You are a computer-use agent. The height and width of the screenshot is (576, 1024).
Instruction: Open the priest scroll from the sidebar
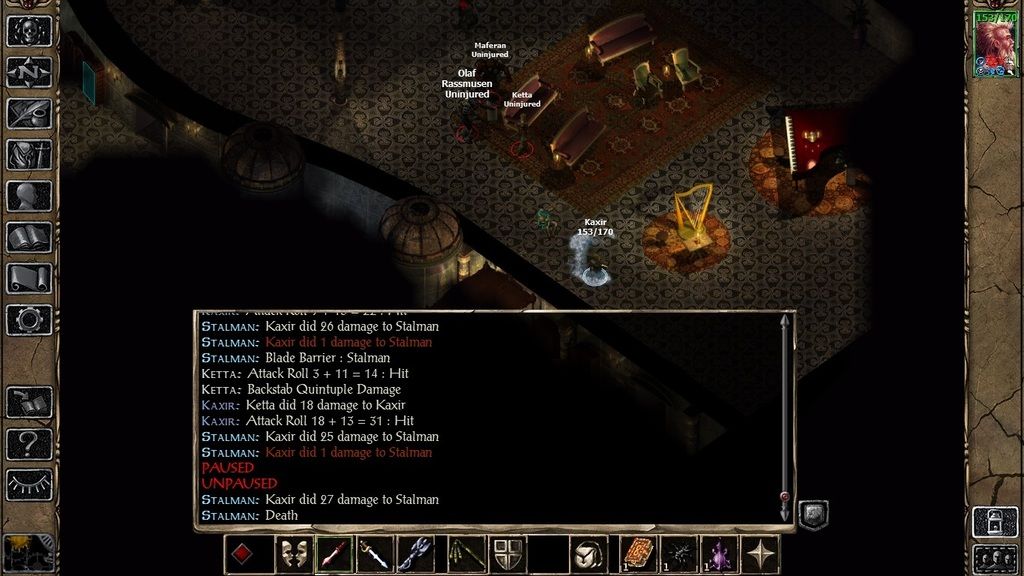click(x=29, y=279)
